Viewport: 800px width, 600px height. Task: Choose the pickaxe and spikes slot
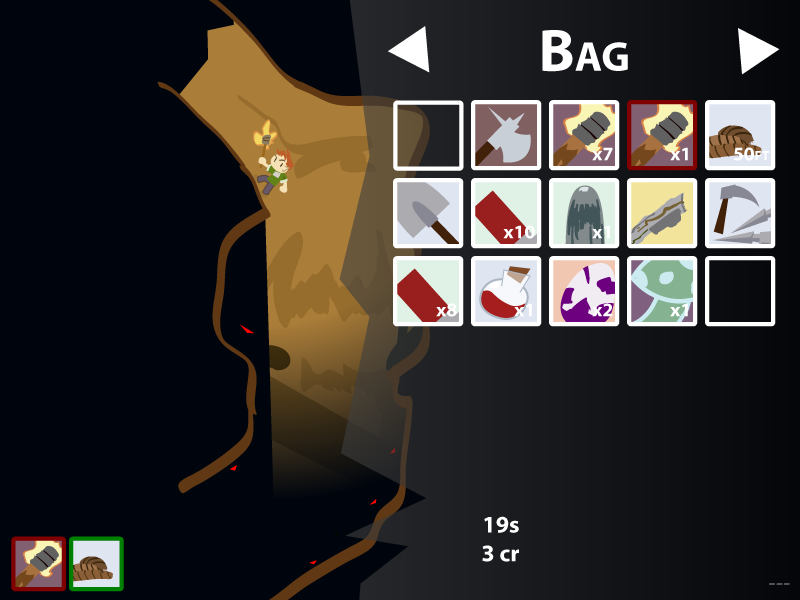click(x=740, y=213)
